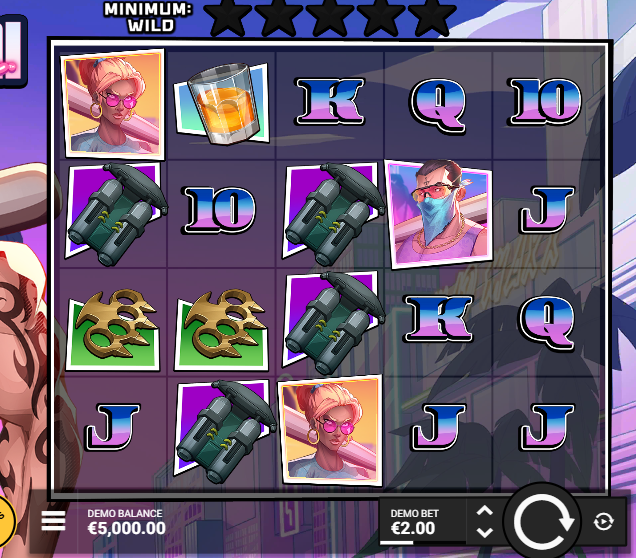Decrease the demo bet amount
Viewport: 636px width, 558px height.
pyautogui.click(x=485, y=532)
